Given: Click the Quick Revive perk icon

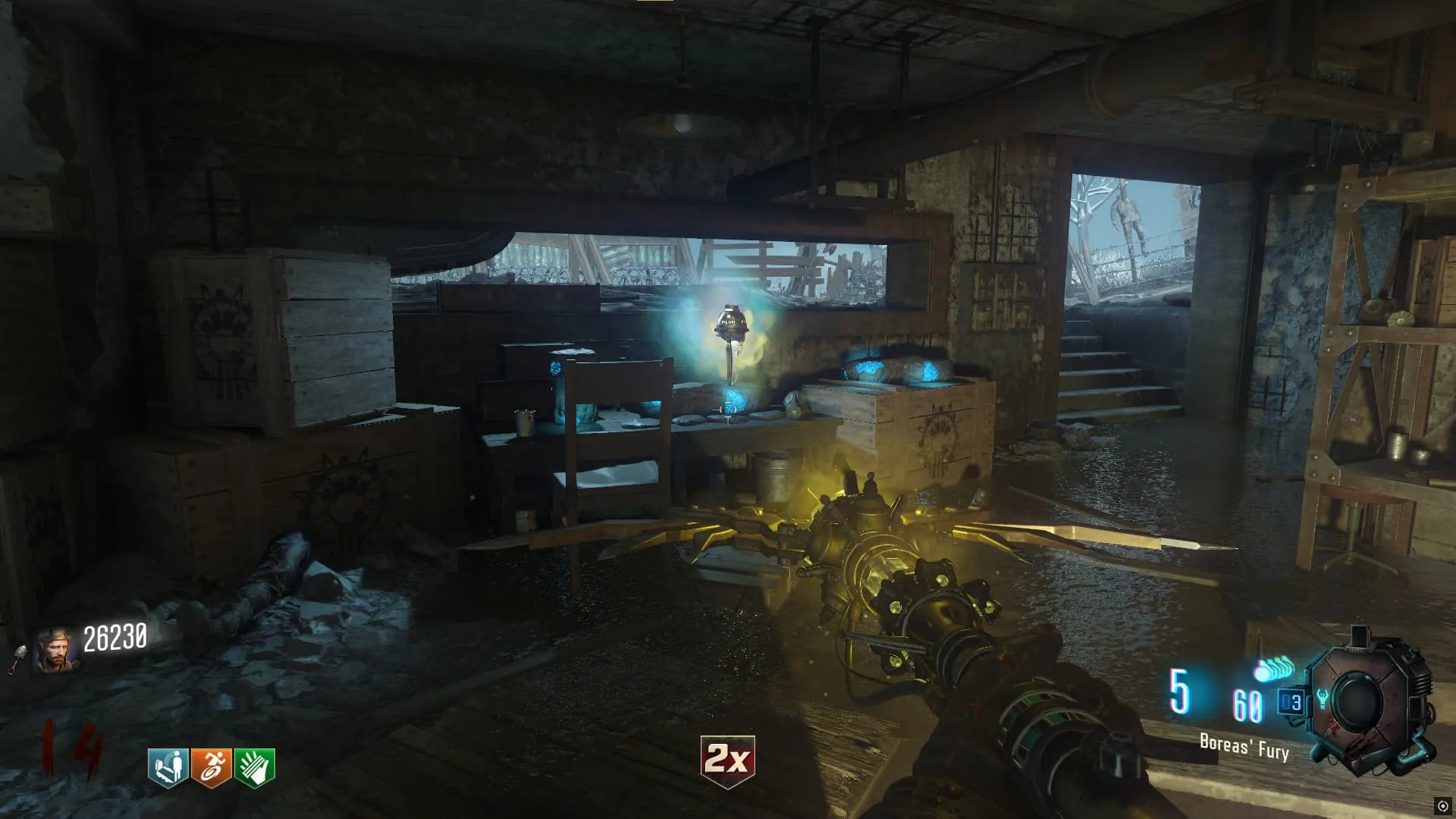Looking at the screenshot, I should 168,767.
